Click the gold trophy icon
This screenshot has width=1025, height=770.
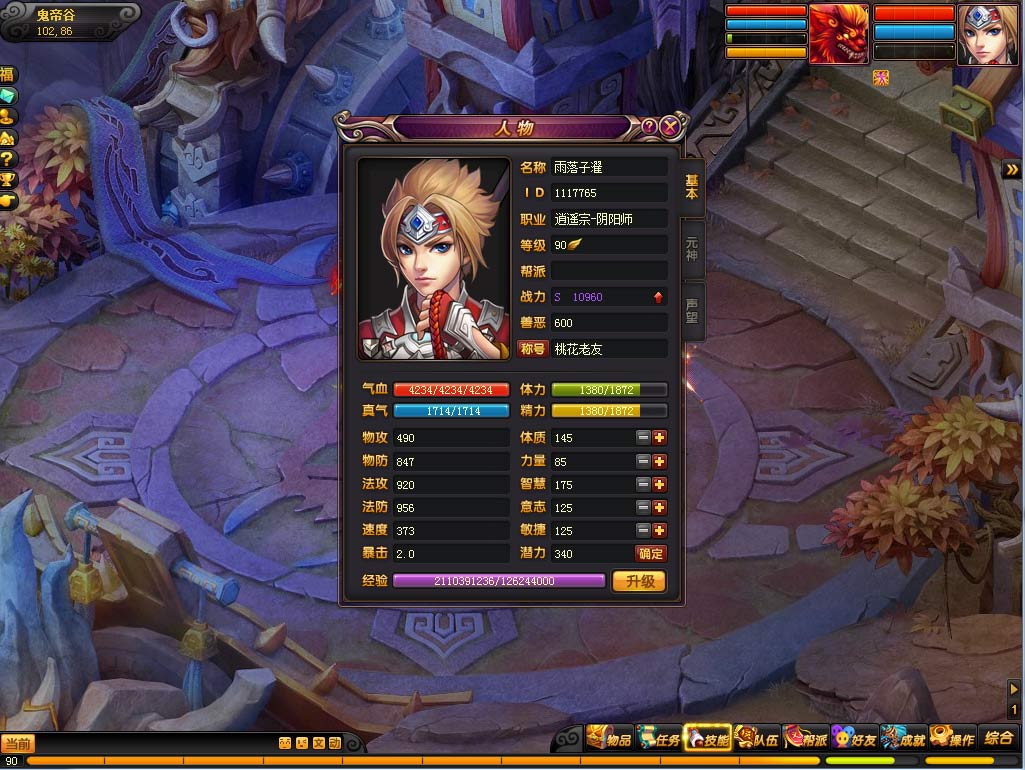coord(8,180)
